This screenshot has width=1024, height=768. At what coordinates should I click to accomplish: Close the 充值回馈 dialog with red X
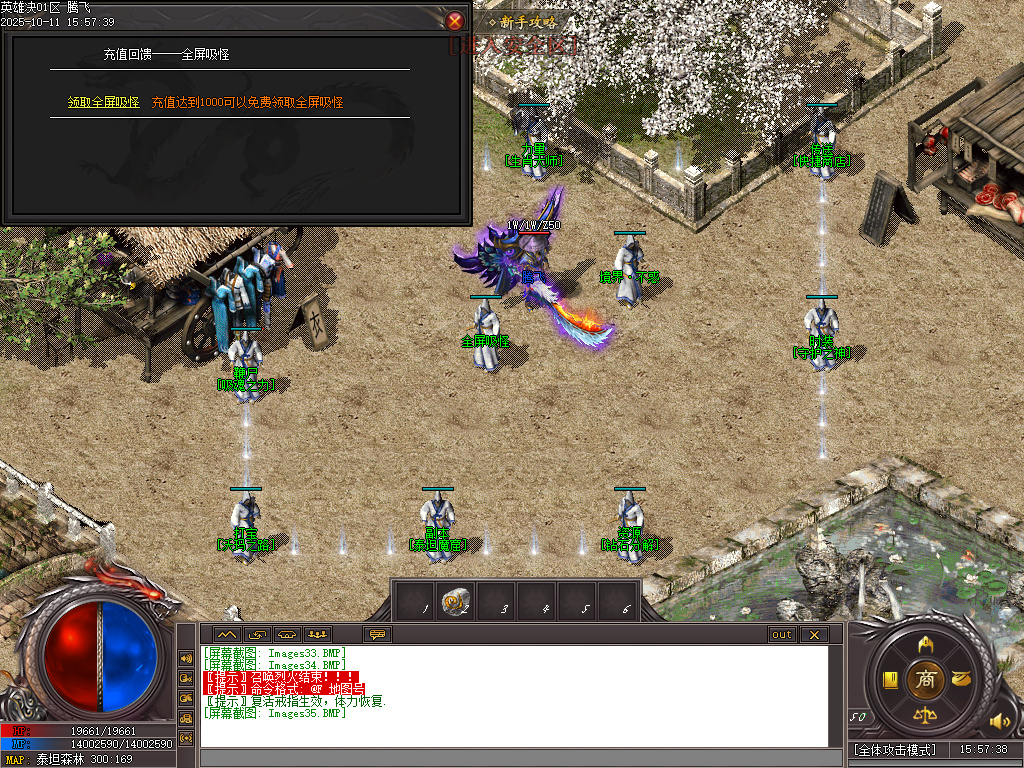[x=455, y=20]
